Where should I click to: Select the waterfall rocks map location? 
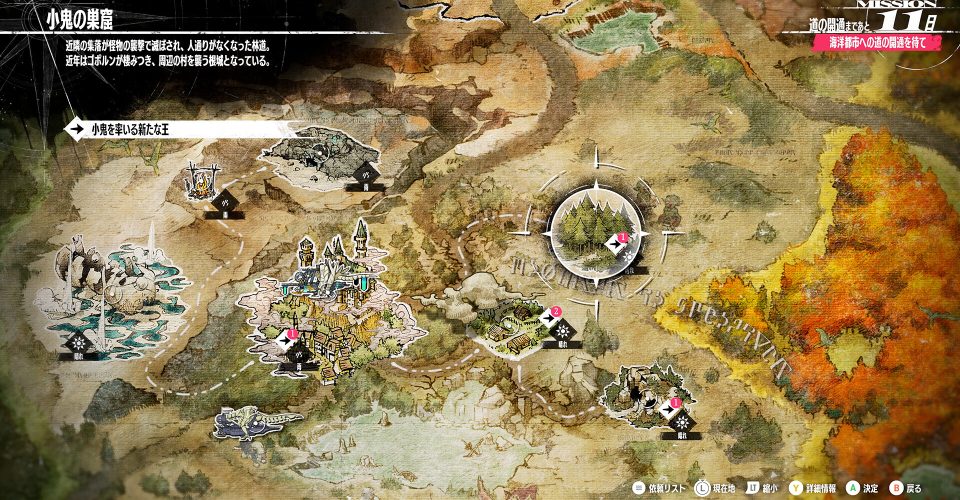click(x=101, y=292)
